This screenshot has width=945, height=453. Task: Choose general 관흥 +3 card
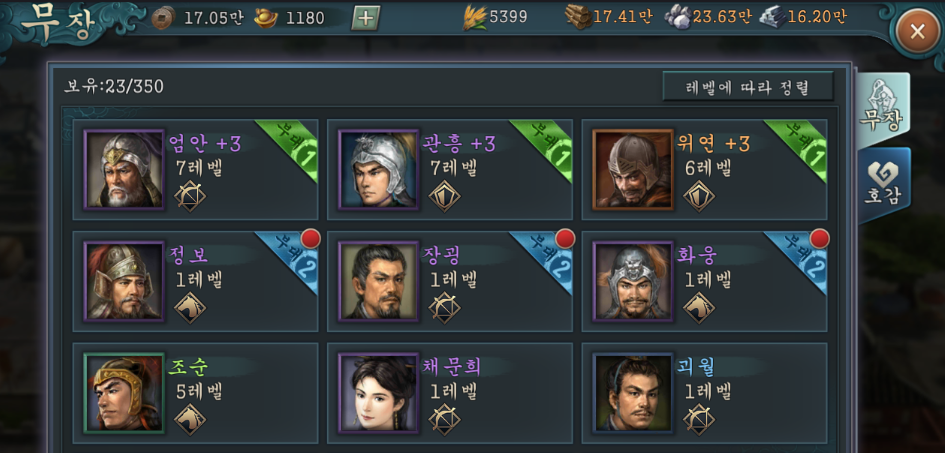pyautogui.click(x=450, y=170)
